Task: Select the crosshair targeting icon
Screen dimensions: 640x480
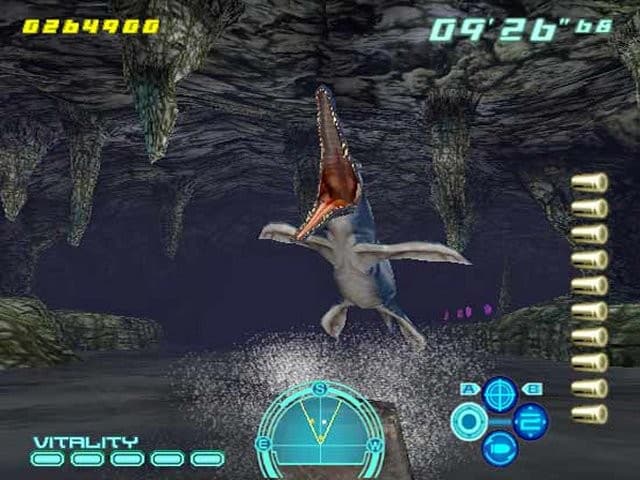Action: coord(499,393)
